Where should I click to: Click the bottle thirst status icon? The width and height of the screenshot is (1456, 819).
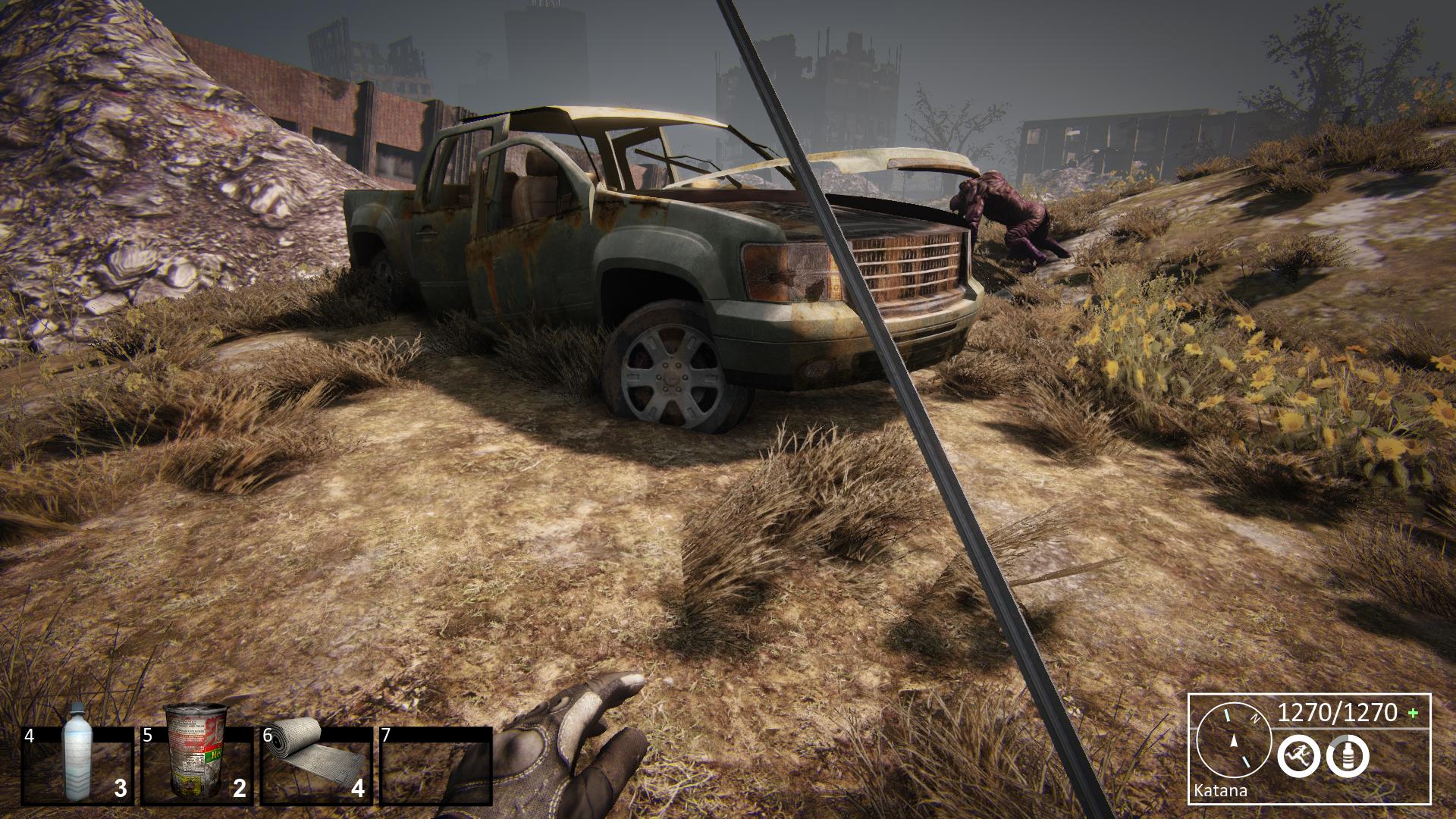(1348, 756)
